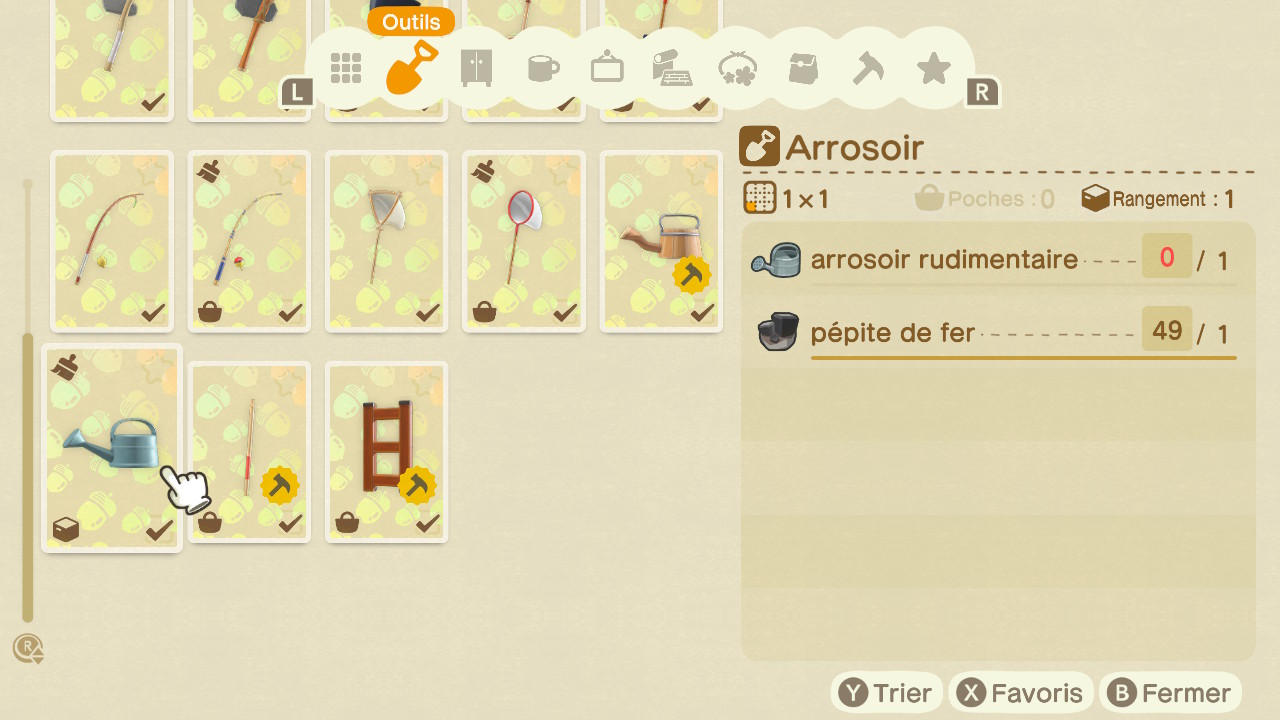Click the R-stick navigation indicator
Screen dimensions: 1280x720
(30, 648)
